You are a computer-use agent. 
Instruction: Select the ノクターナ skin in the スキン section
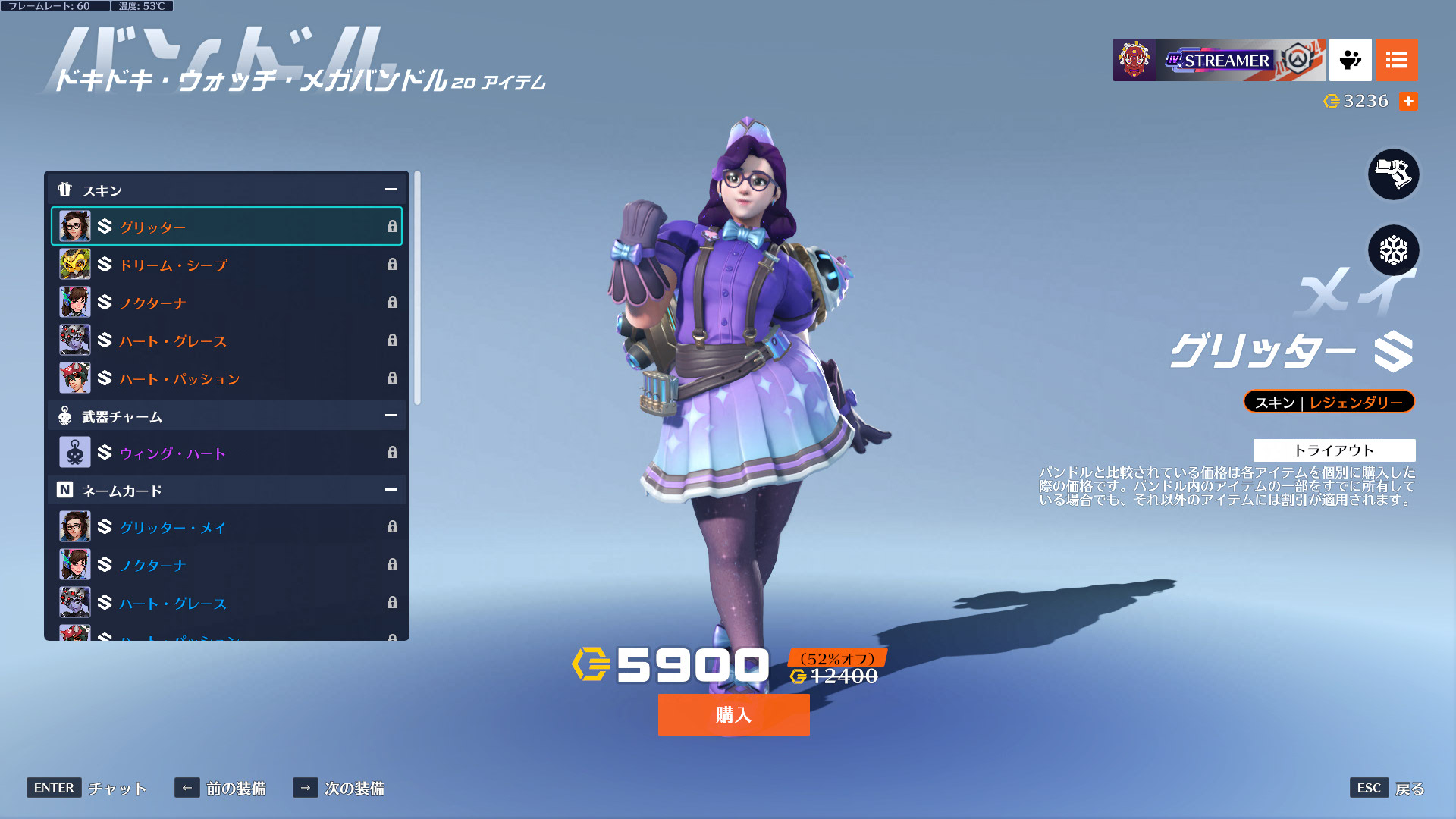226,303
